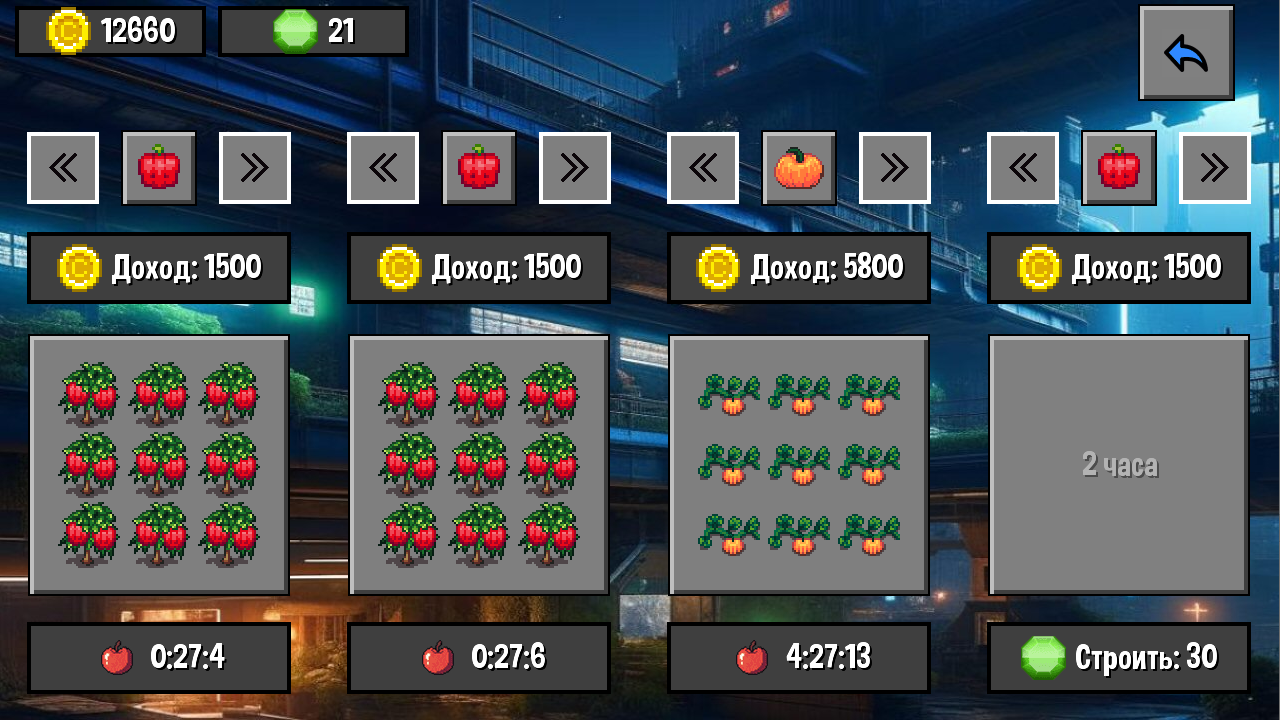Click the 4:27:13 pumpkin timer bar

pos(798,657)
